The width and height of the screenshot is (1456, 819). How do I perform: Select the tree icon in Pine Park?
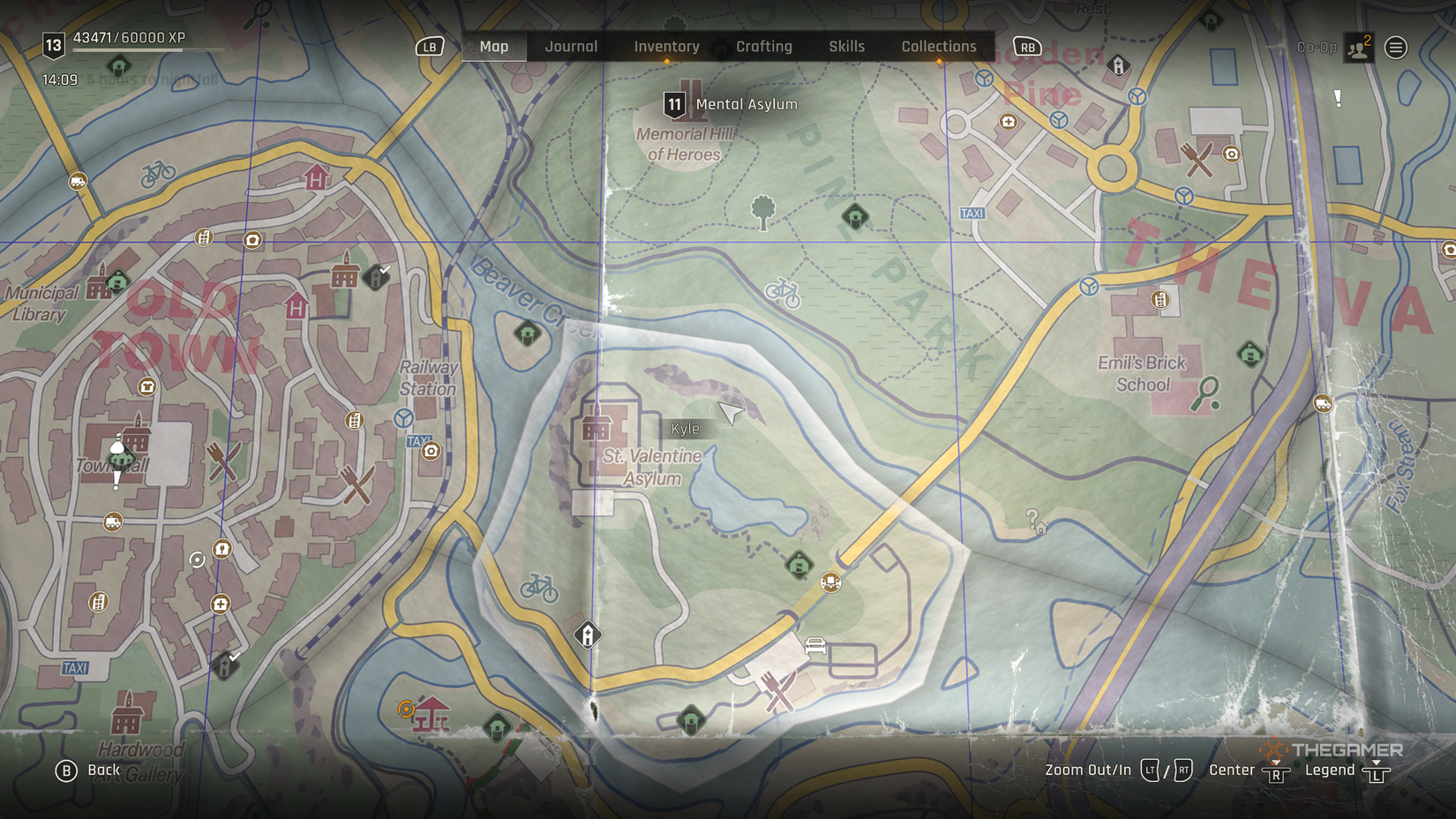coord(763,213)
